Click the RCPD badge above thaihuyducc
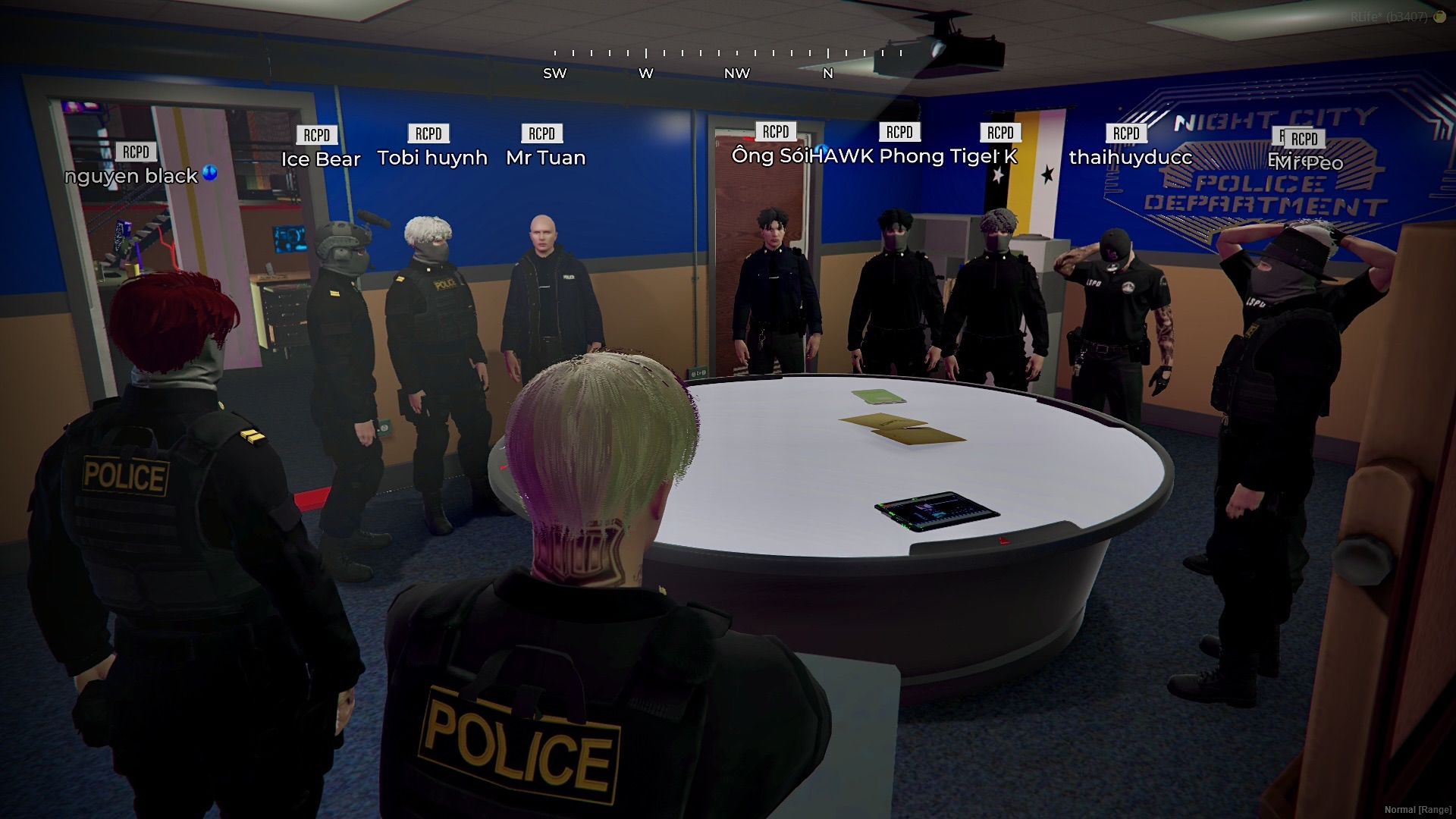 click(x=1127, y=133)
